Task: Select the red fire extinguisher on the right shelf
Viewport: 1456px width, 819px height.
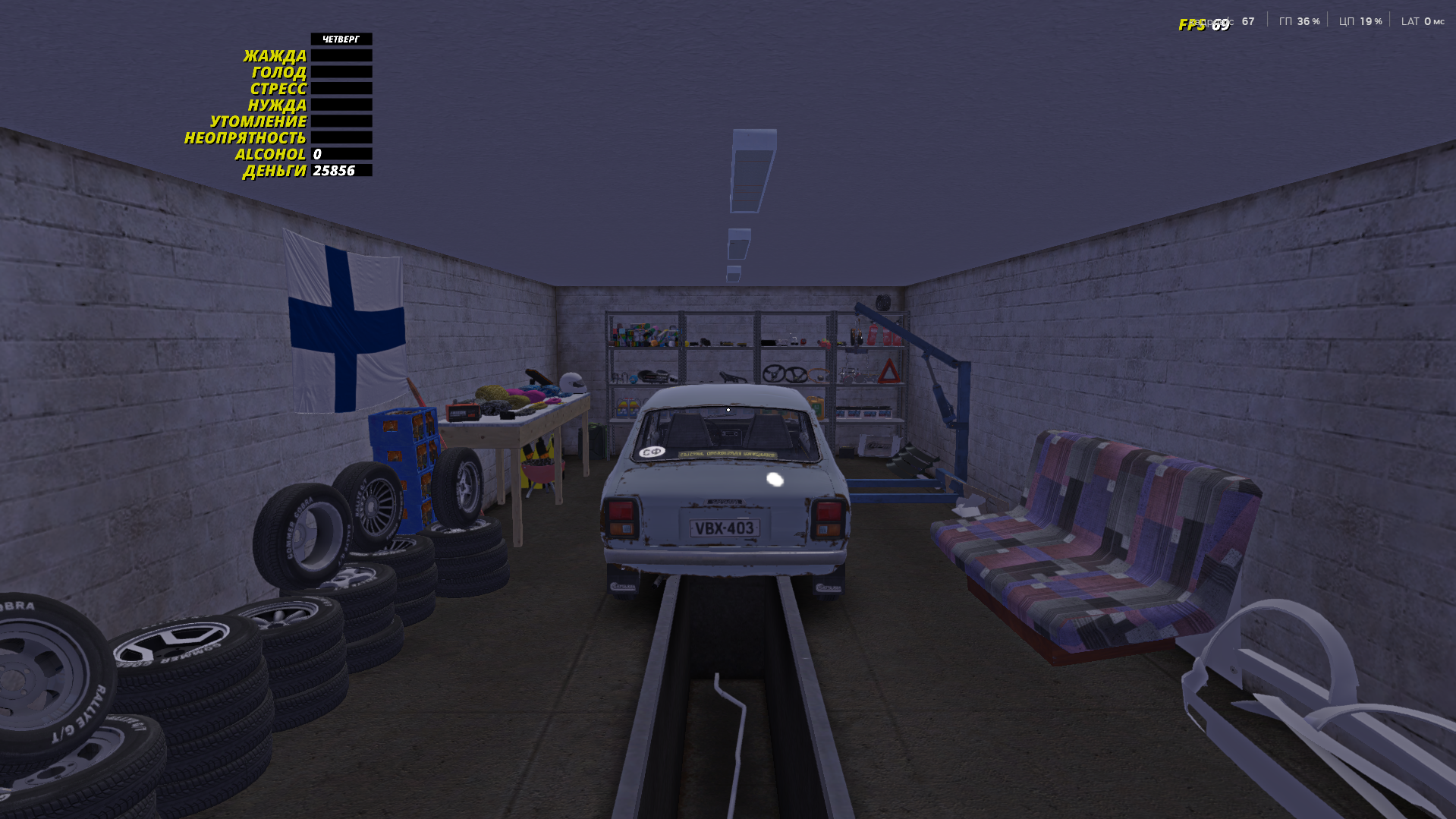Action: pos(875,335)
